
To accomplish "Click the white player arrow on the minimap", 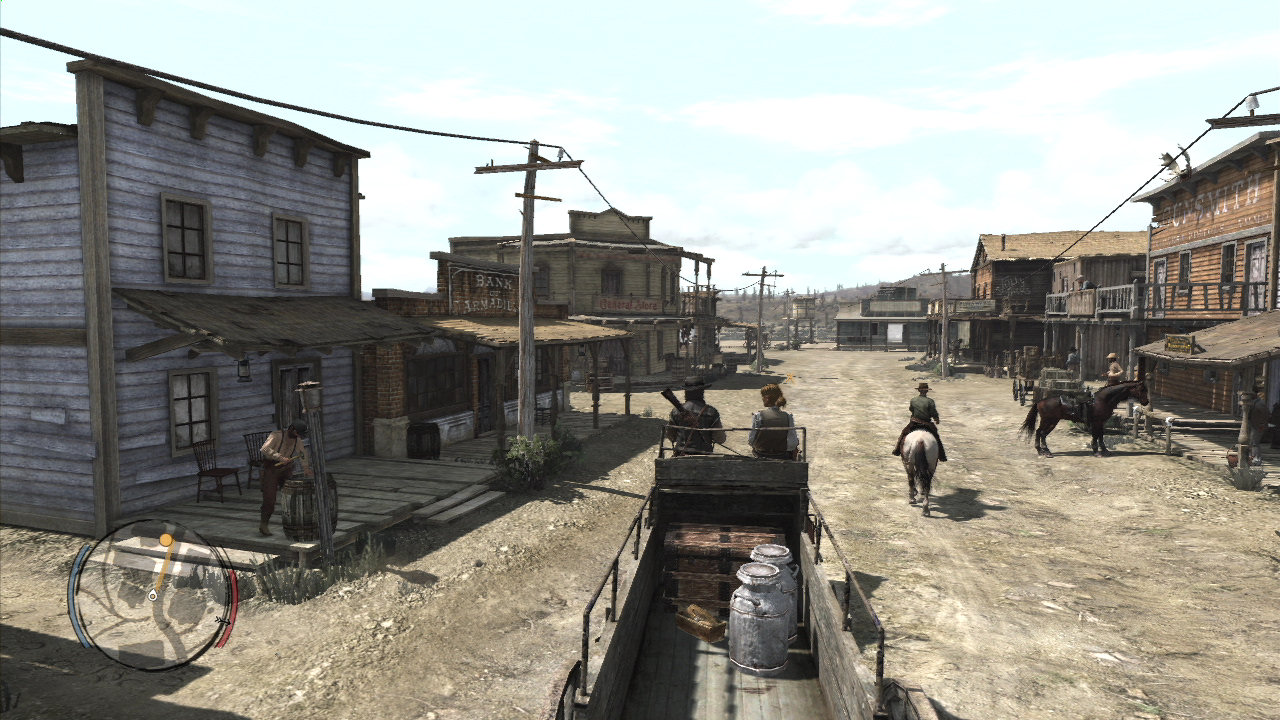I will [x=153, y=596].
